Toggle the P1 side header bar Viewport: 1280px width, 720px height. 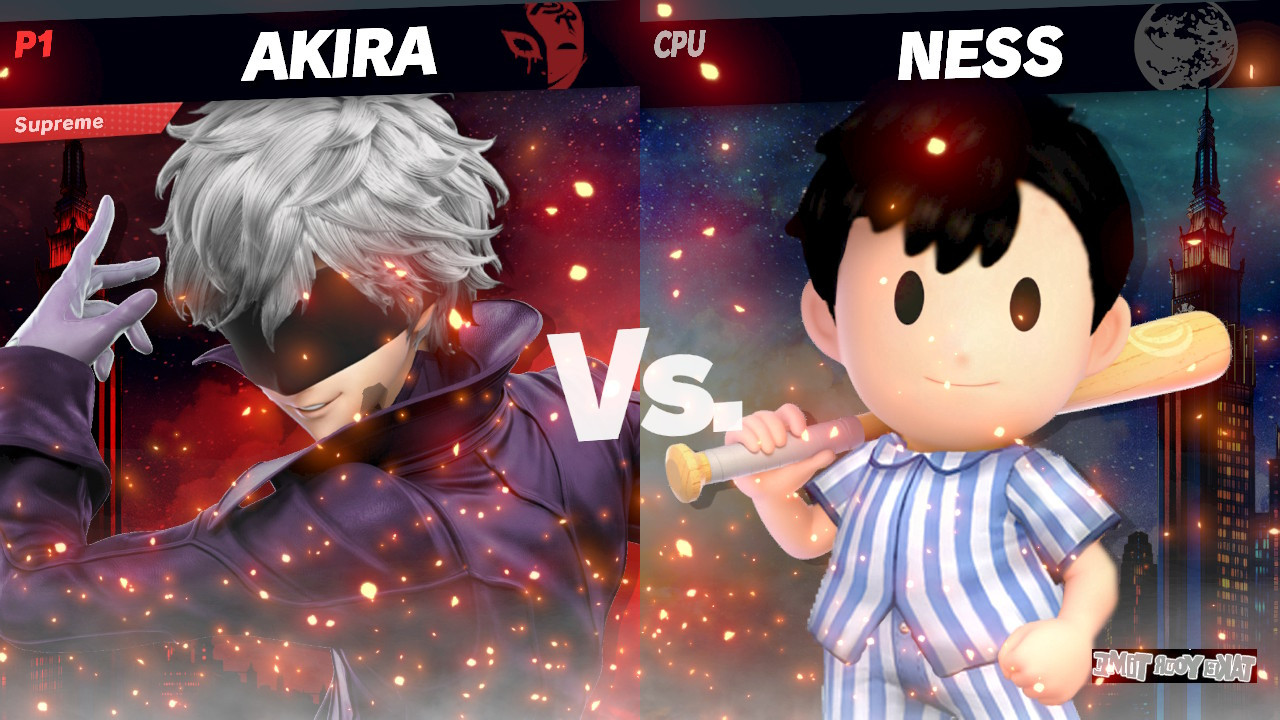(320, 45)
